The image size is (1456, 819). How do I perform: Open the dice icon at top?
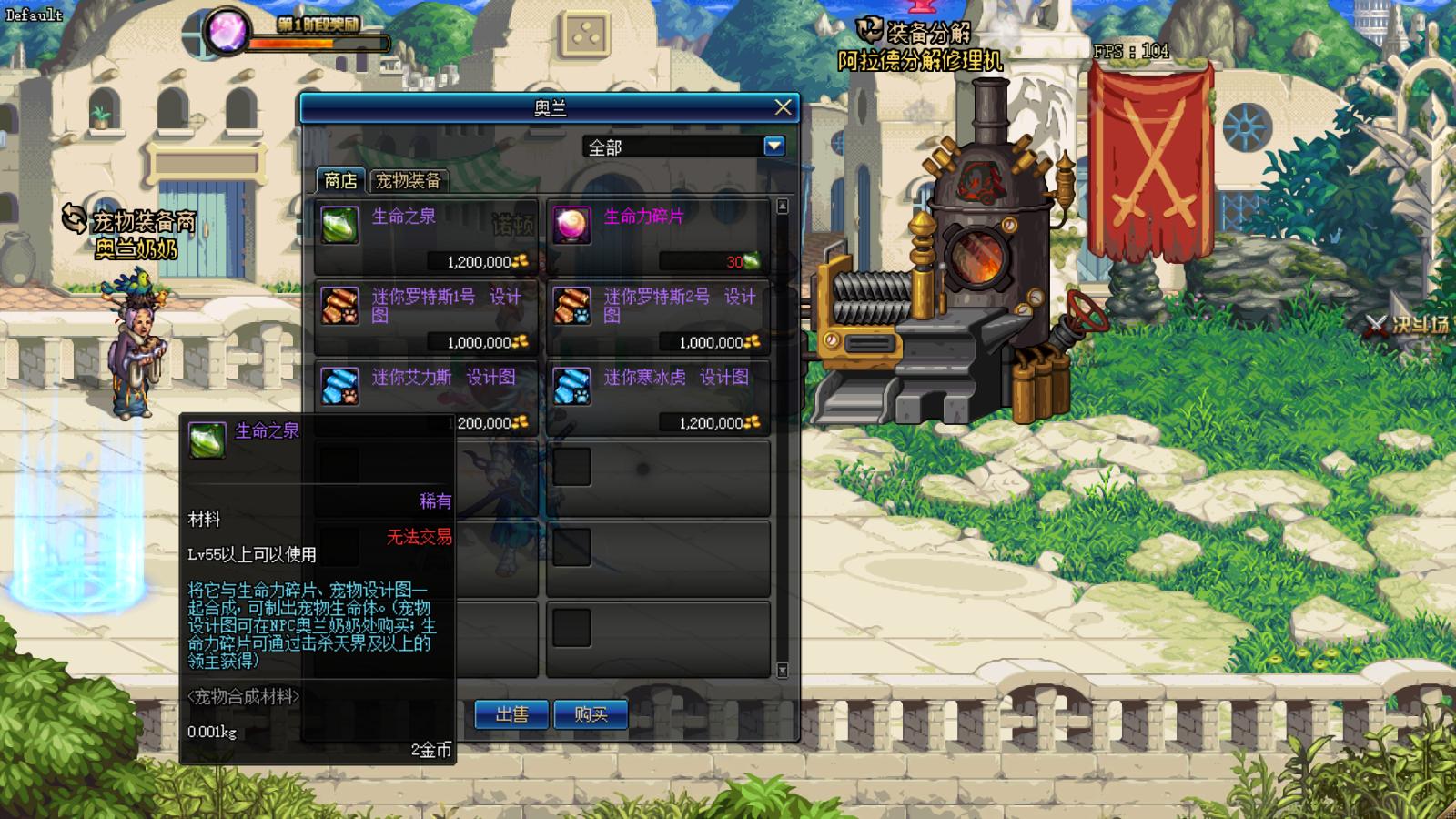[x=585, y=36]
